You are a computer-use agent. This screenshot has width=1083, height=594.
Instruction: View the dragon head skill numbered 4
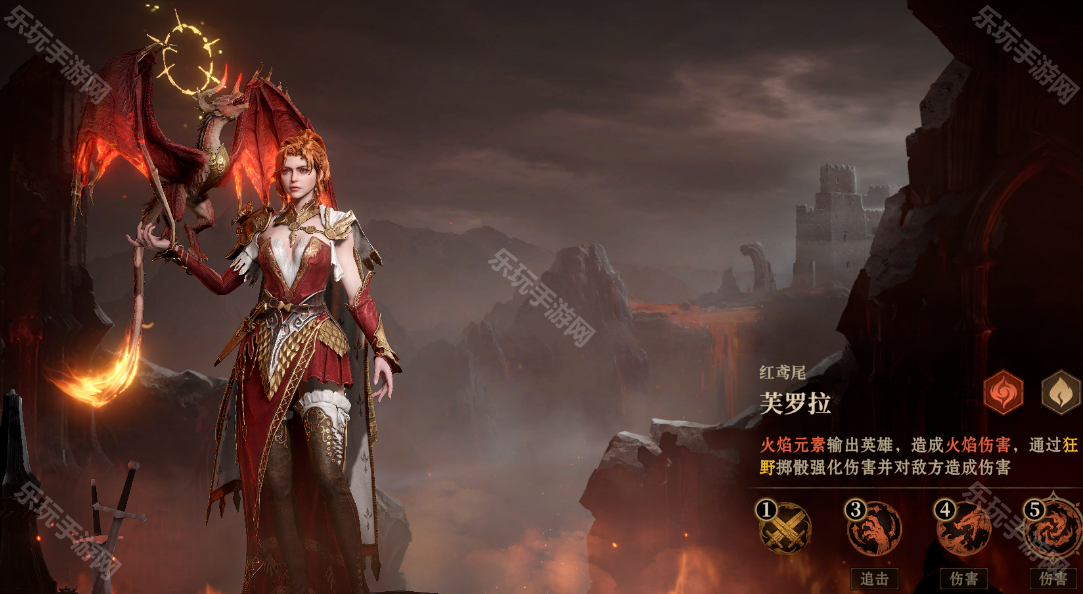(964, 527)
